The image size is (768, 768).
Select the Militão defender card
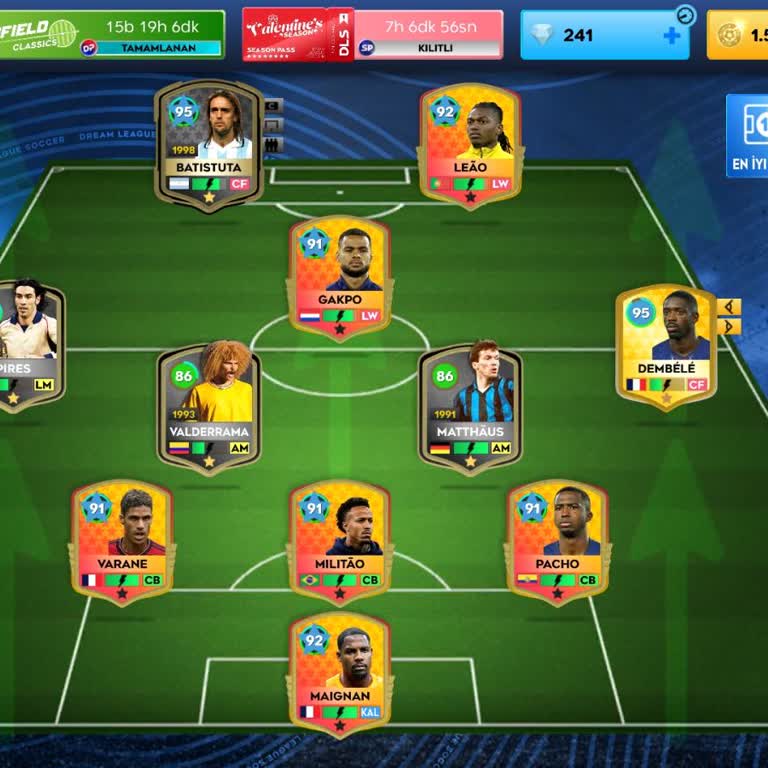coord(339,541)
